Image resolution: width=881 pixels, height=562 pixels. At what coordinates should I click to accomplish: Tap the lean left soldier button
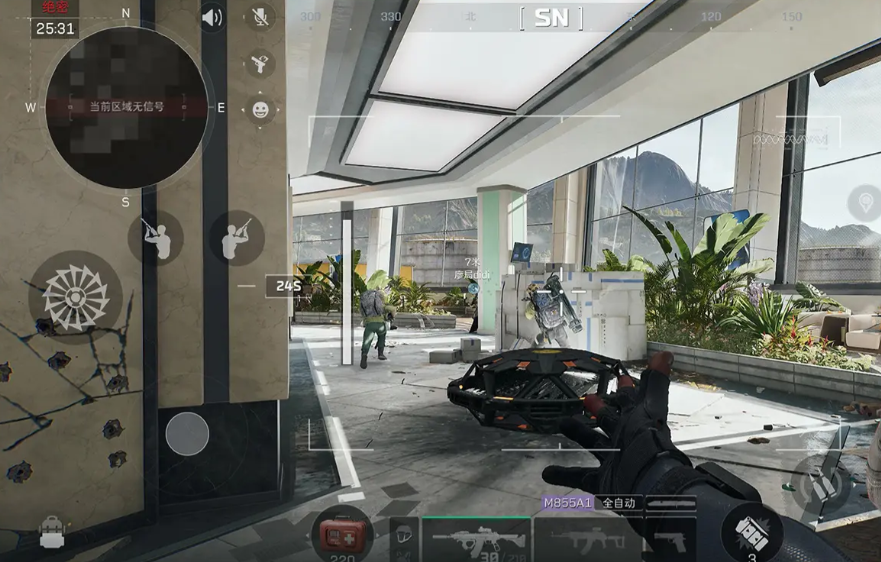(x=155, y=238)
